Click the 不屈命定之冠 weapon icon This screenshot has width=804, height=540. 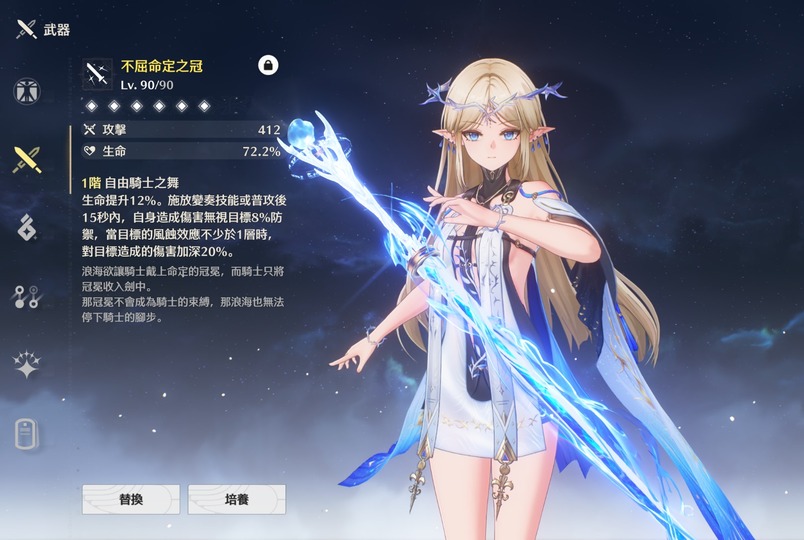(x=98, y=74)
